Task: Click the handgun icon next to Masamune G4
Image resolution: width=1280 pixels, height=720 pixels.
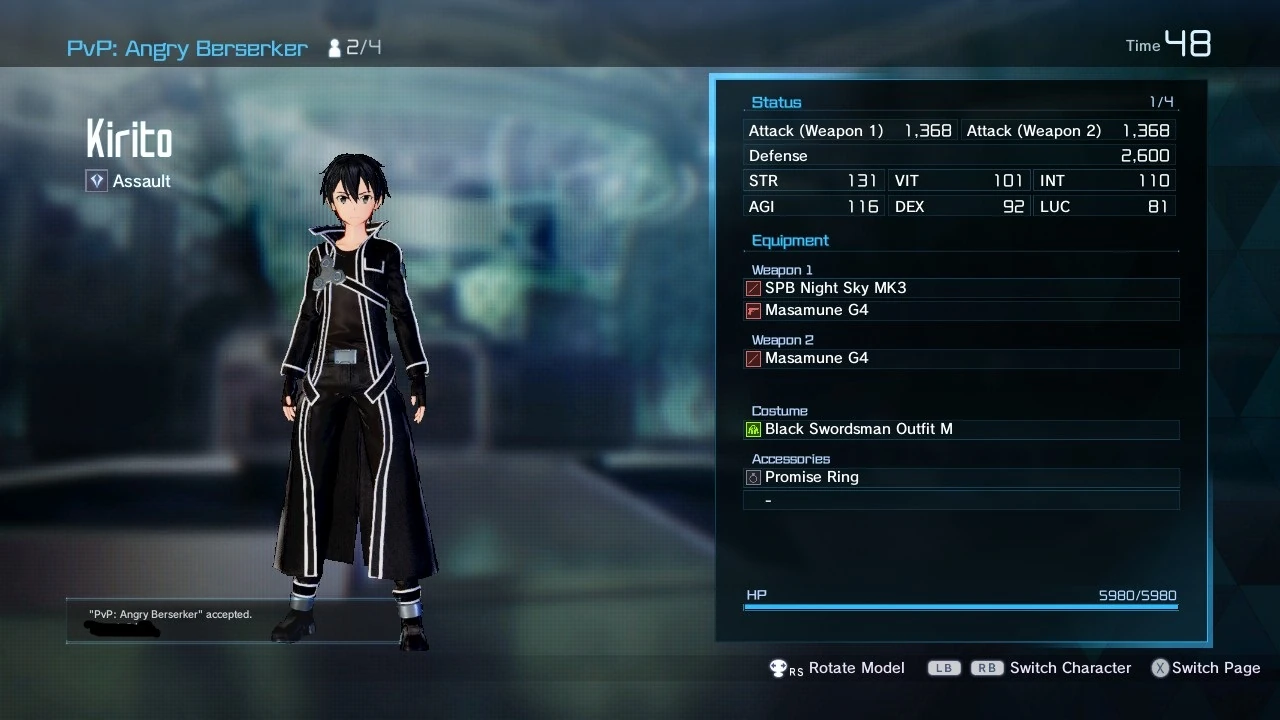Action: tap(752, 310)
